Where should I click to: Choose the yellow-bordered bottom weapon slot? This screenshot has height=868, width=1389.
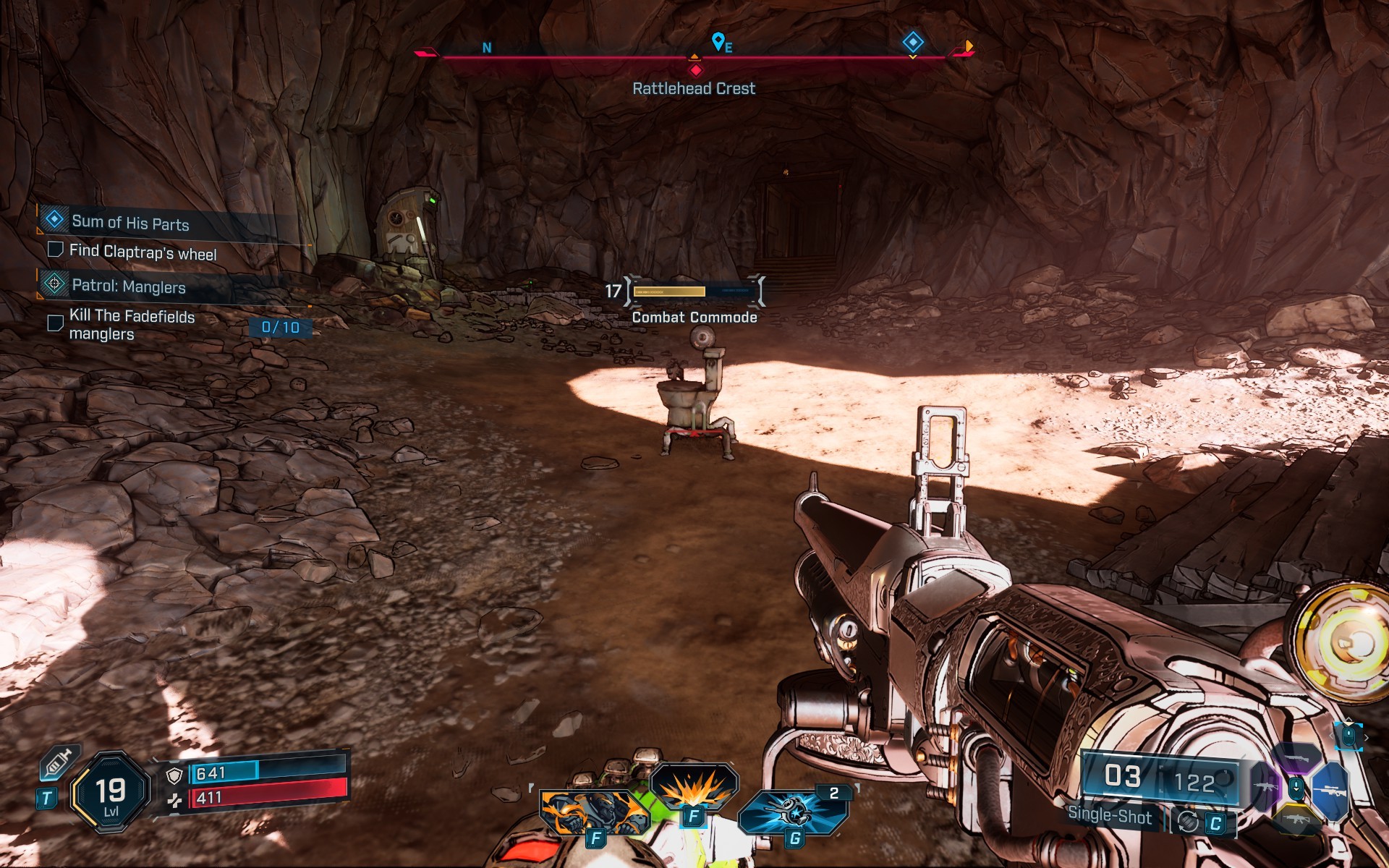[1296, 820]
